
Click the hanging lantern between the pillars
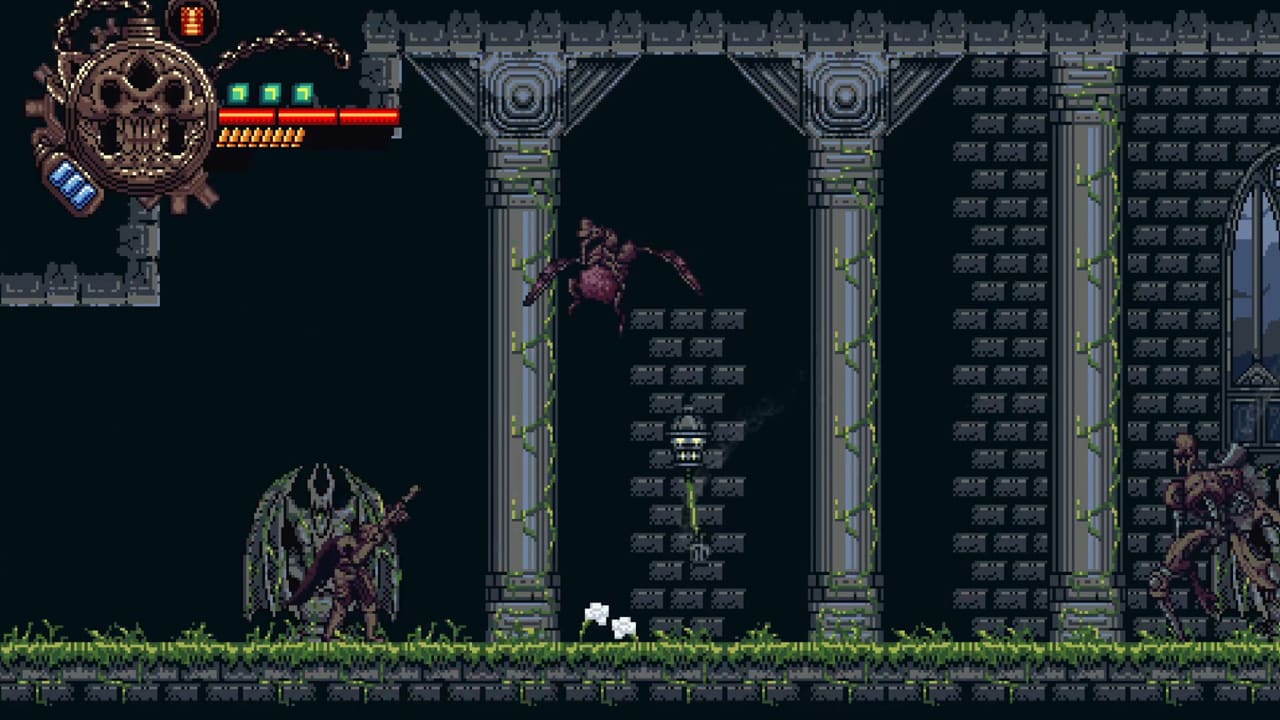[x=689, y=443]
